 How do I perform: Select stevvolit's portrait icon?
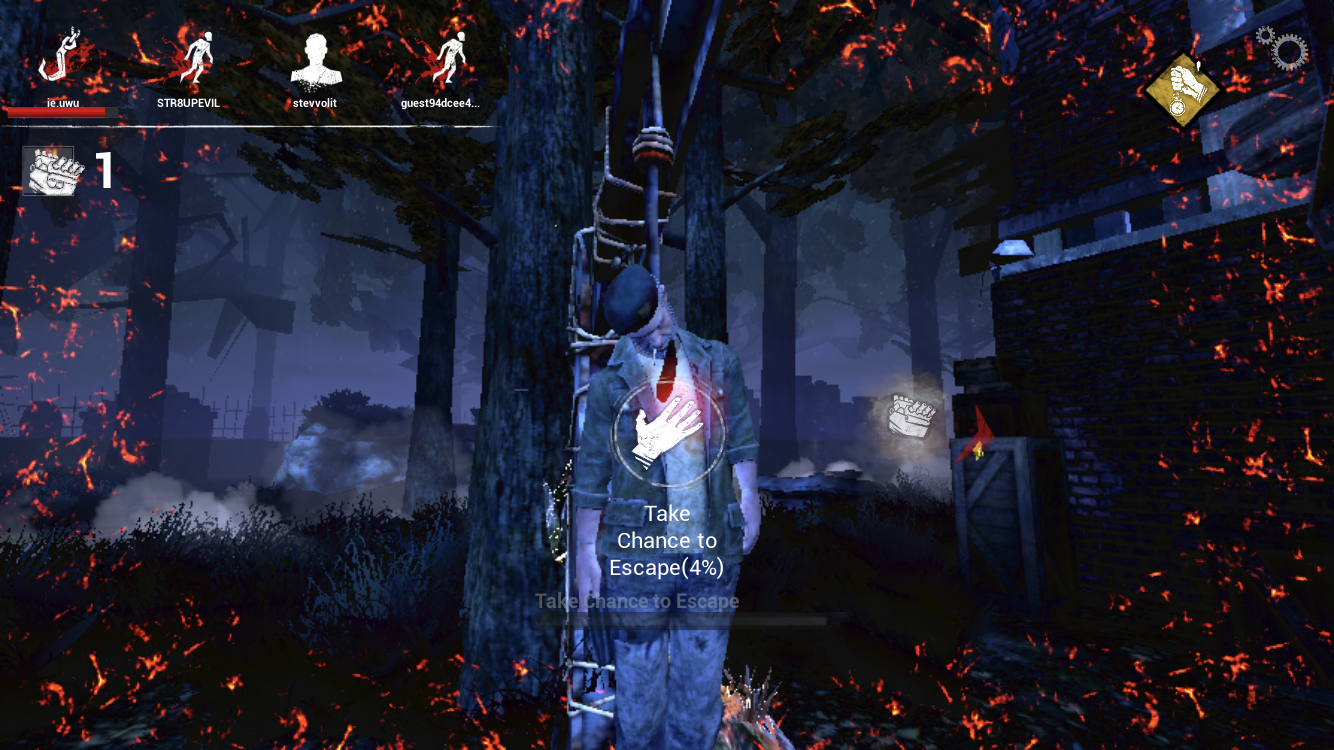[x=317, y=58]
